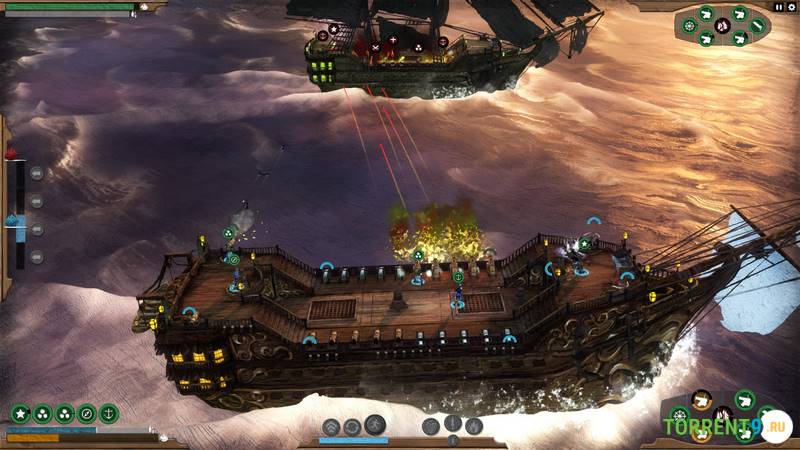Select the compass icon button
800x450 pixels.
[x=87, y=413]
